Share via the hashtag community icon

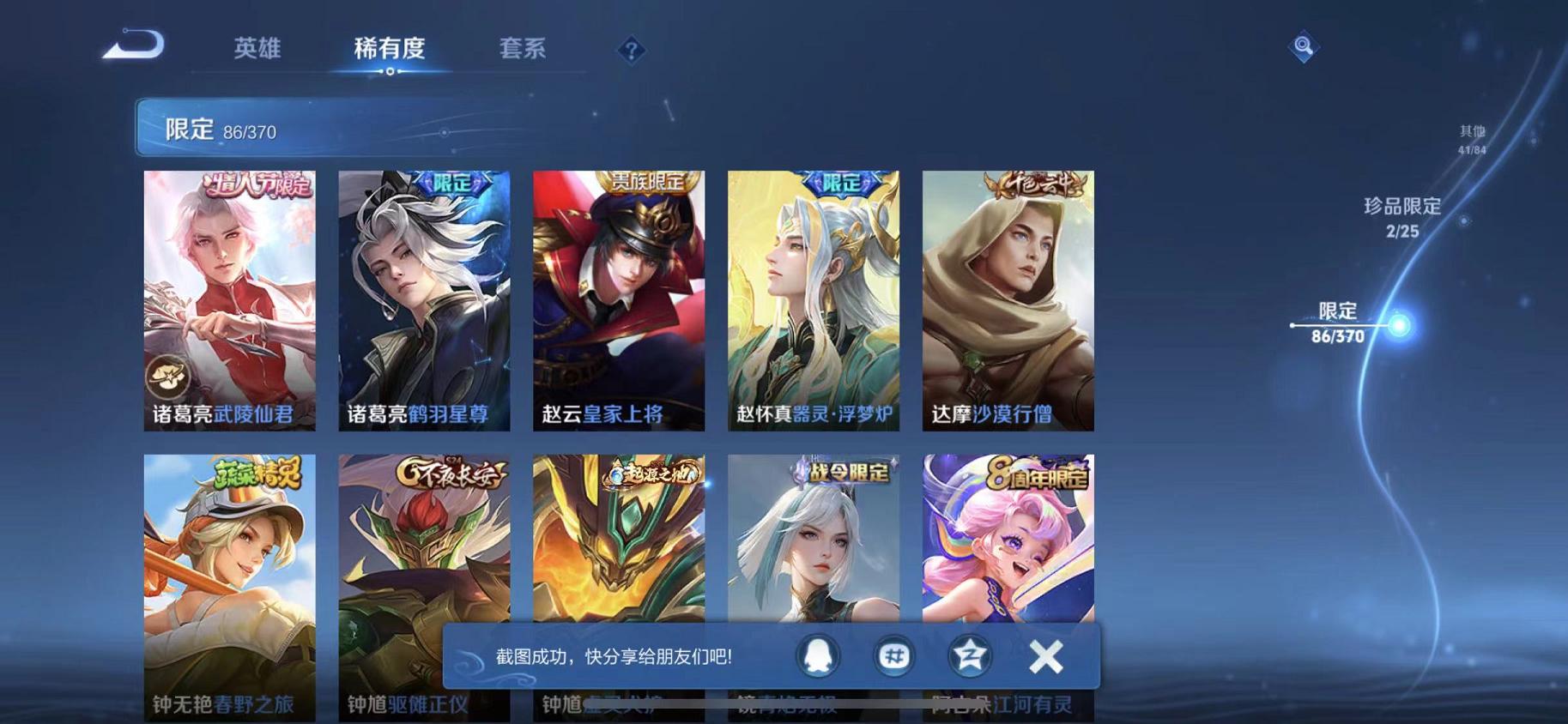893,655
